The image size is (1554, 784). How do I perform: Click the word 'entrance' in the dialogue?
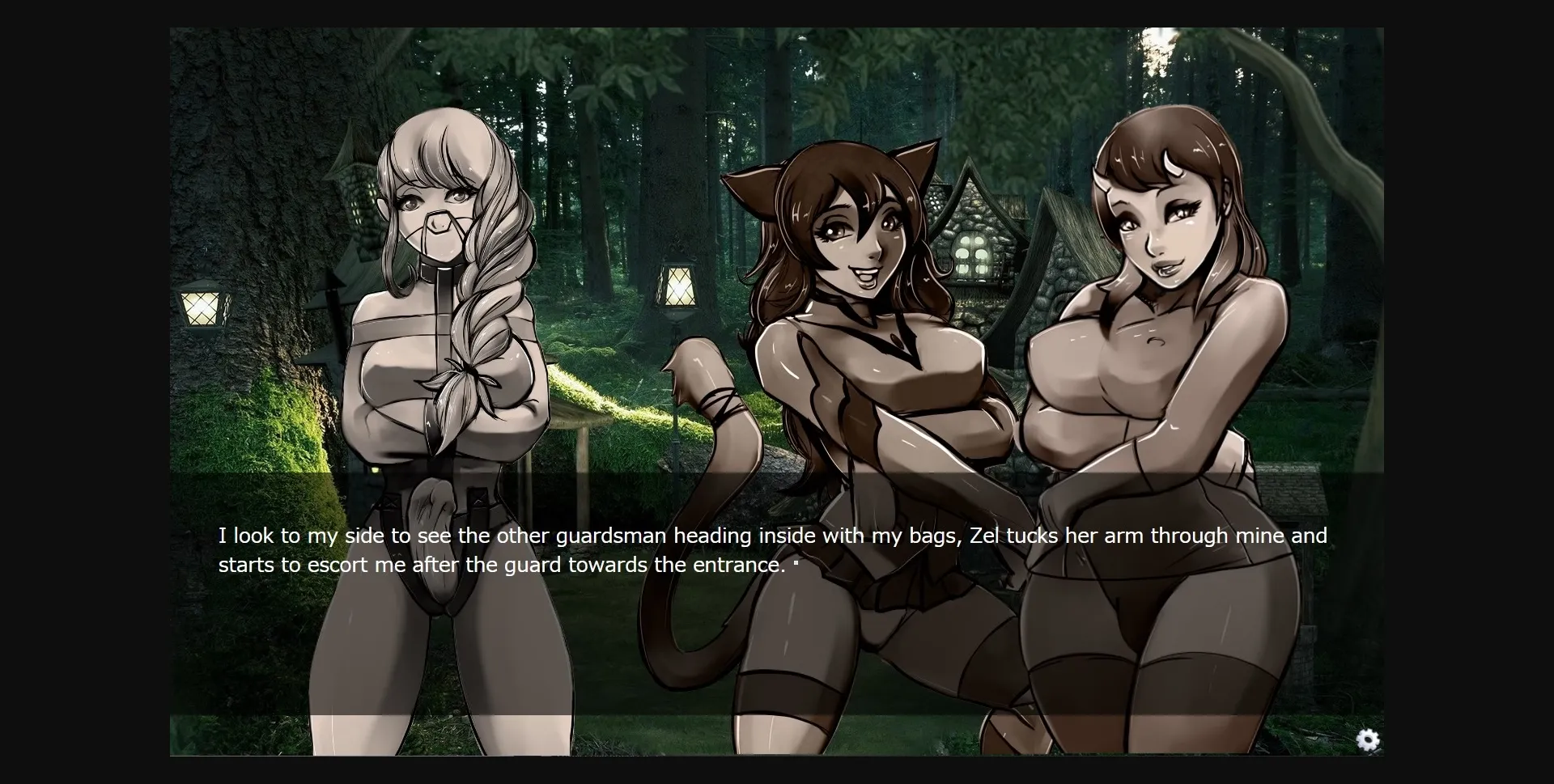pyautogui.click(x=732, y=566)
